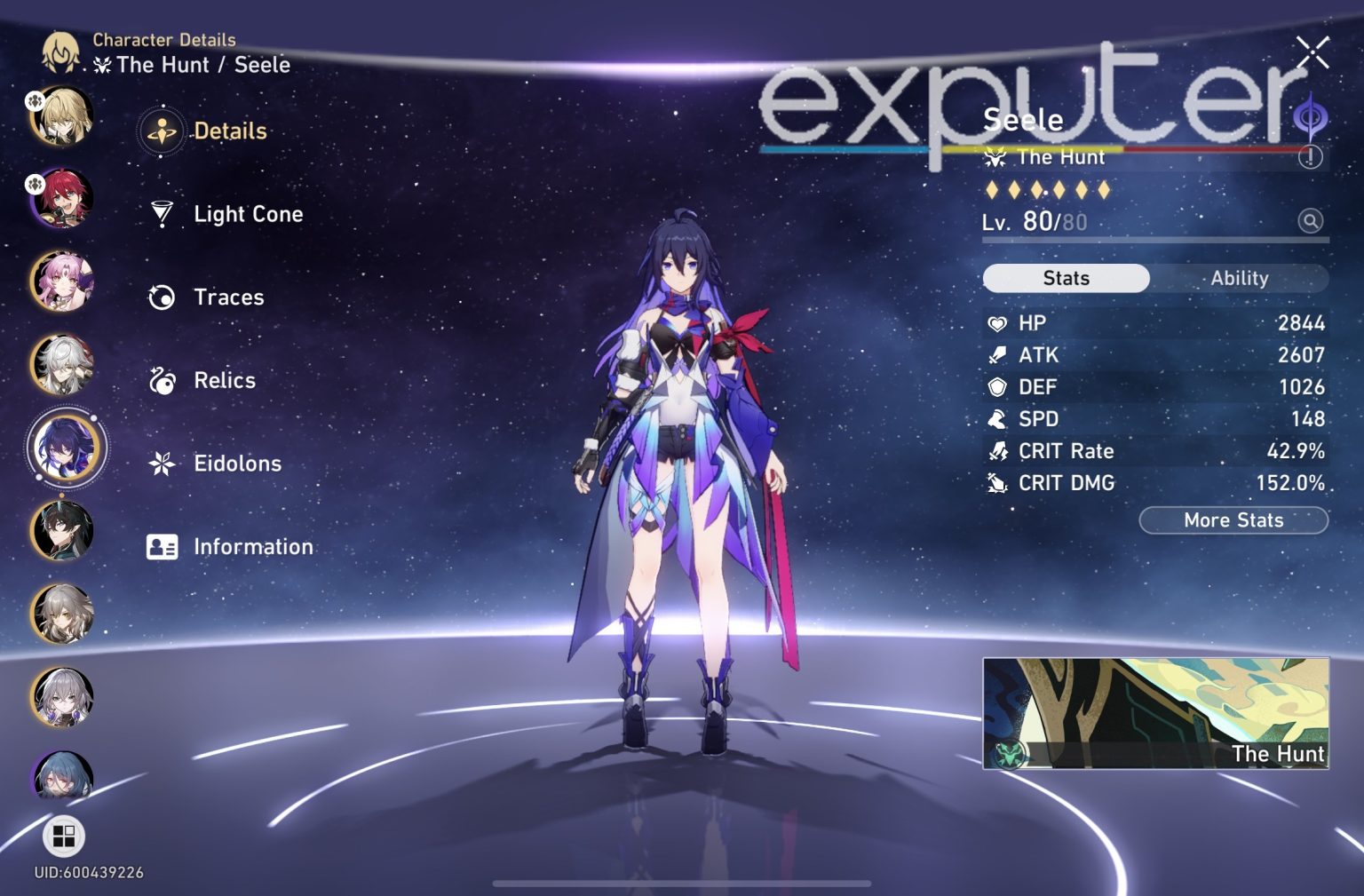The height and width of the screenshot is (896, 1364).
Task: Click the Hunt path emblem beside Seele's name
Action: click(996, 157)
